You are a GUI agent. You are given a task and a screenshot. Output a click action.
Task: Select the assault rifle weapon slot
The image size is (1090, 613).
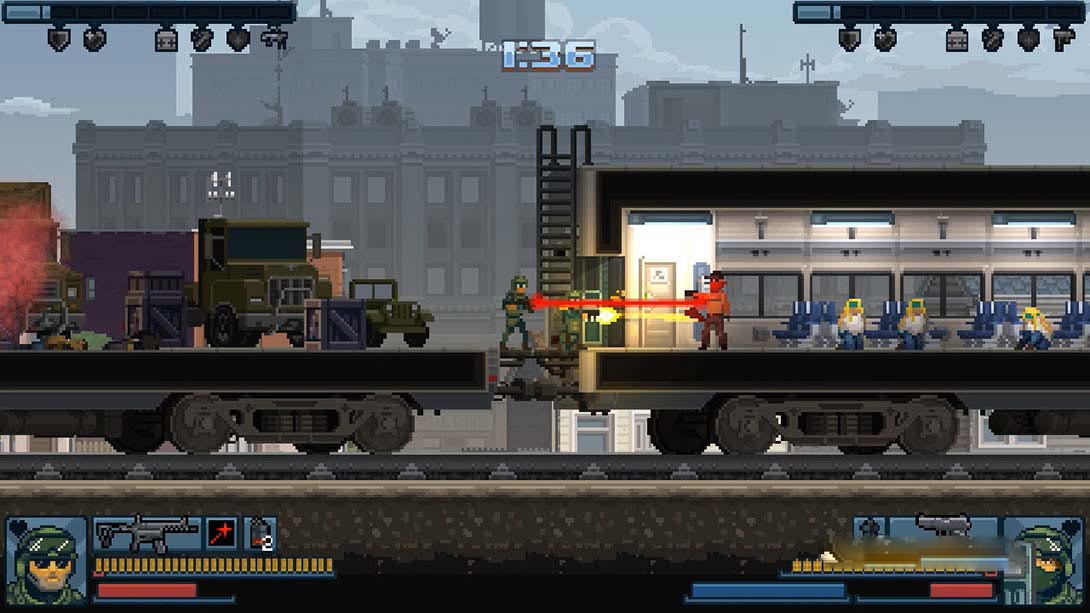point(147,534)
